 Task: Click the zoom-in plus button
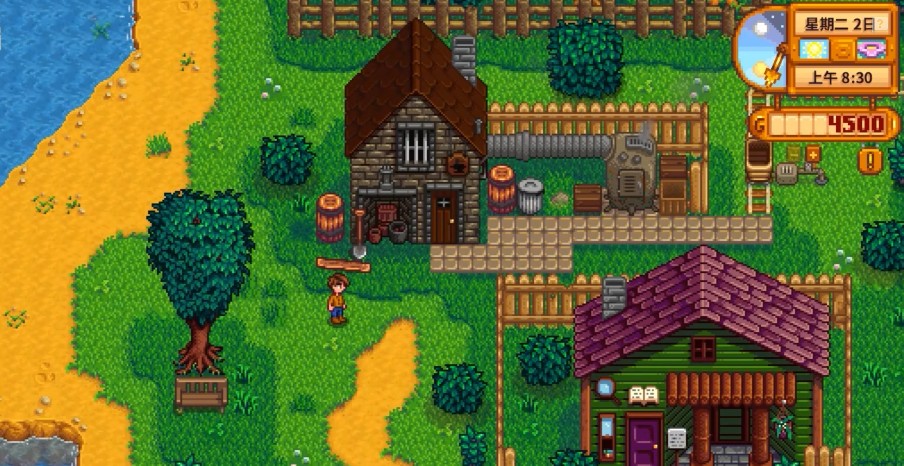pos(812,153)
